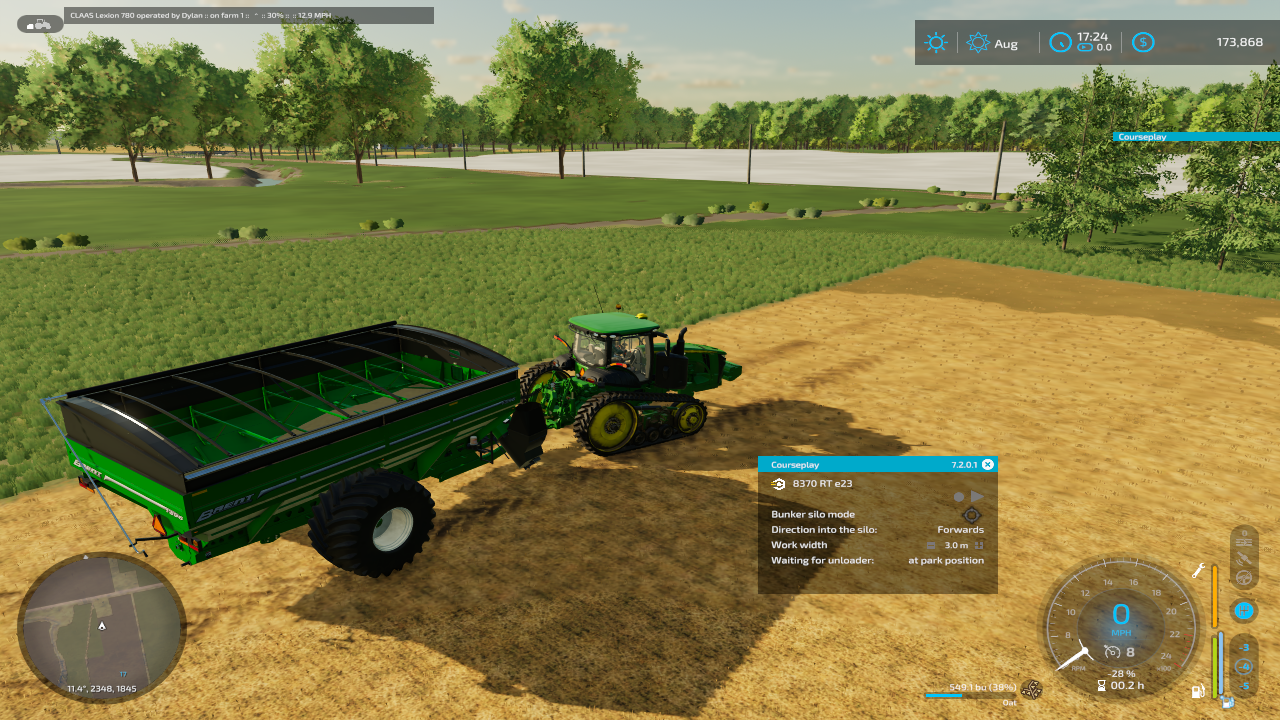Change waiting for unloader 'at park position'

pos(945,561)
